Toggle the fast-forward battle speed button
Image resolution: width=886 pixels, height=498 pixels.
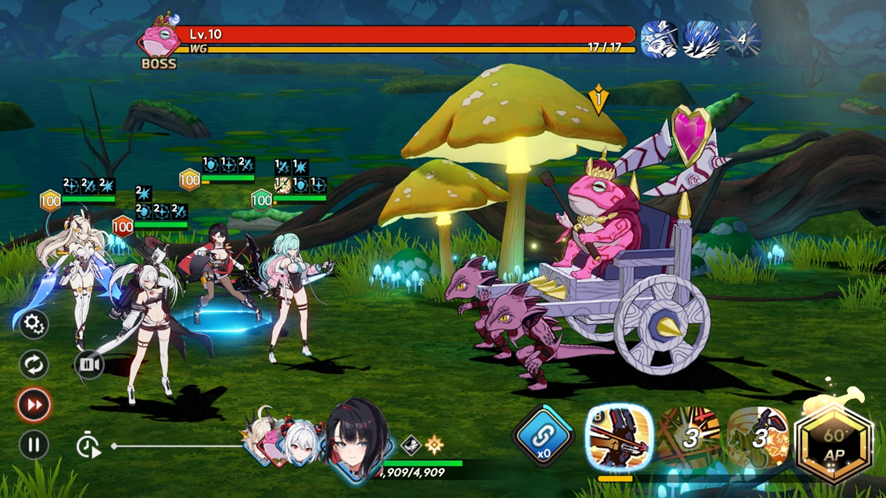pos(34,405)
